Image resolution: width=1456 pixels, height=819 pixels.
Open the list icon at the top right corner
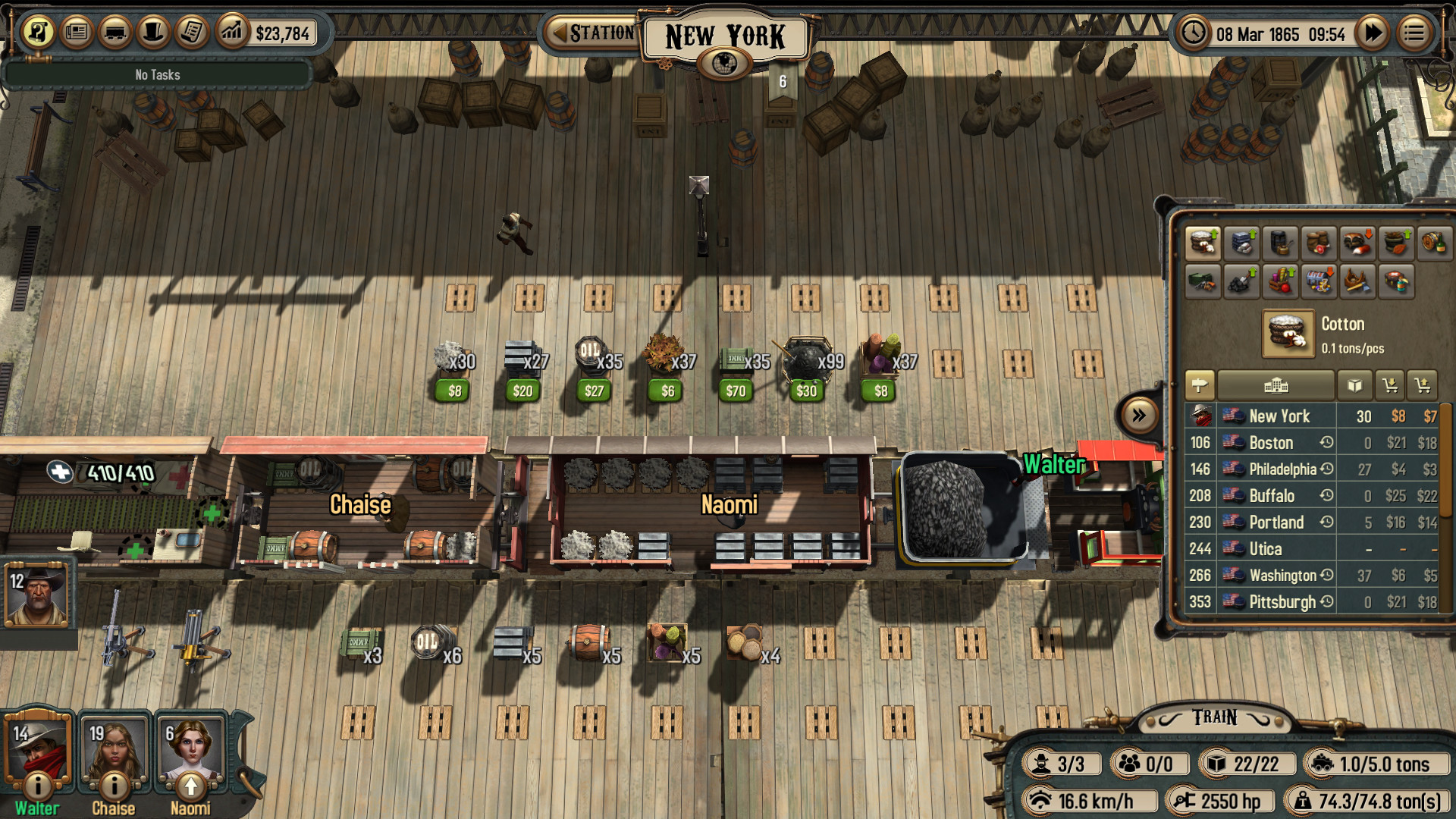[x=1414, y=33]
